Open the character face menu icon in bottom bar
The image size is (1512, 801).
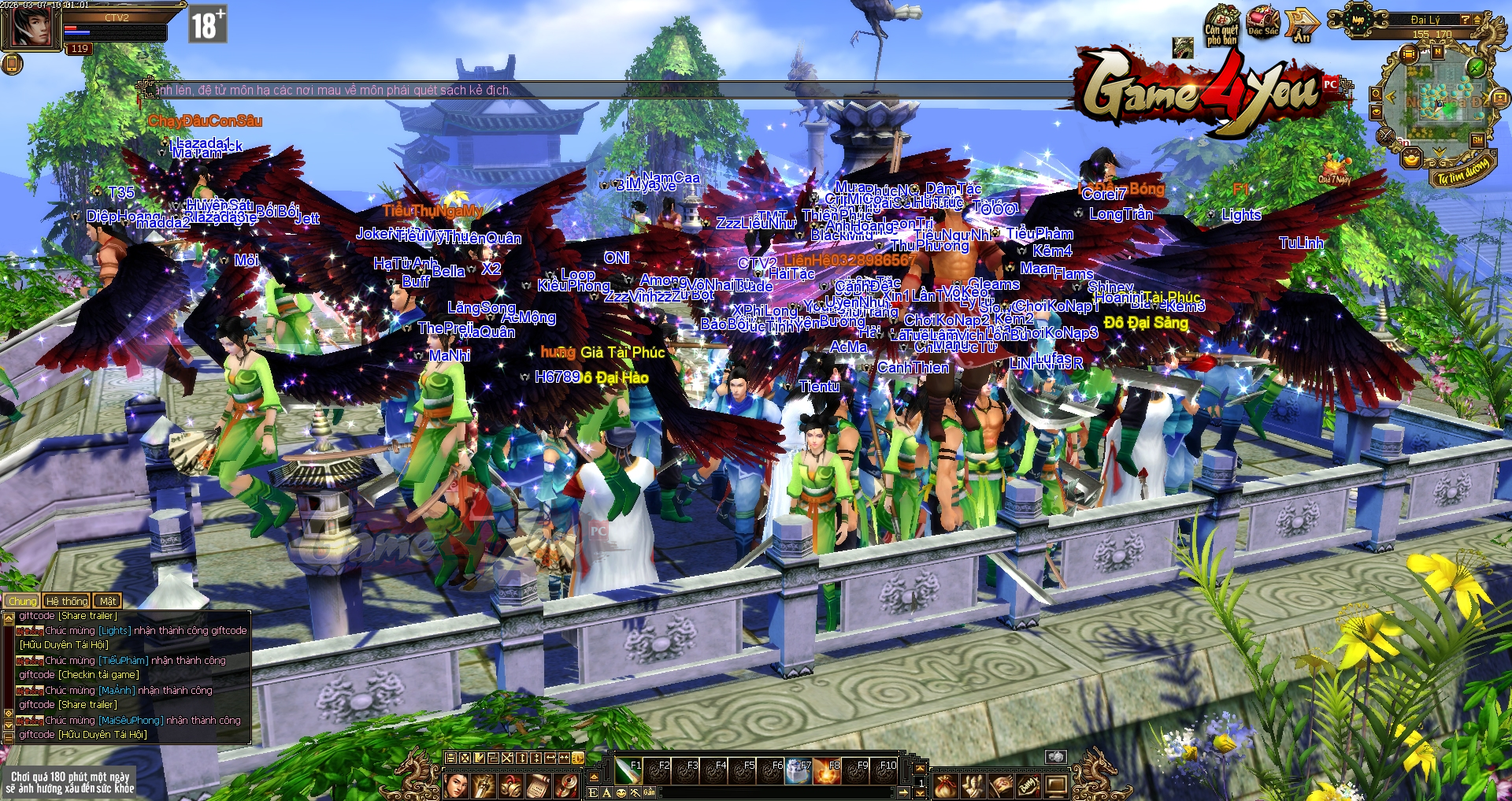tap(457, 785)
